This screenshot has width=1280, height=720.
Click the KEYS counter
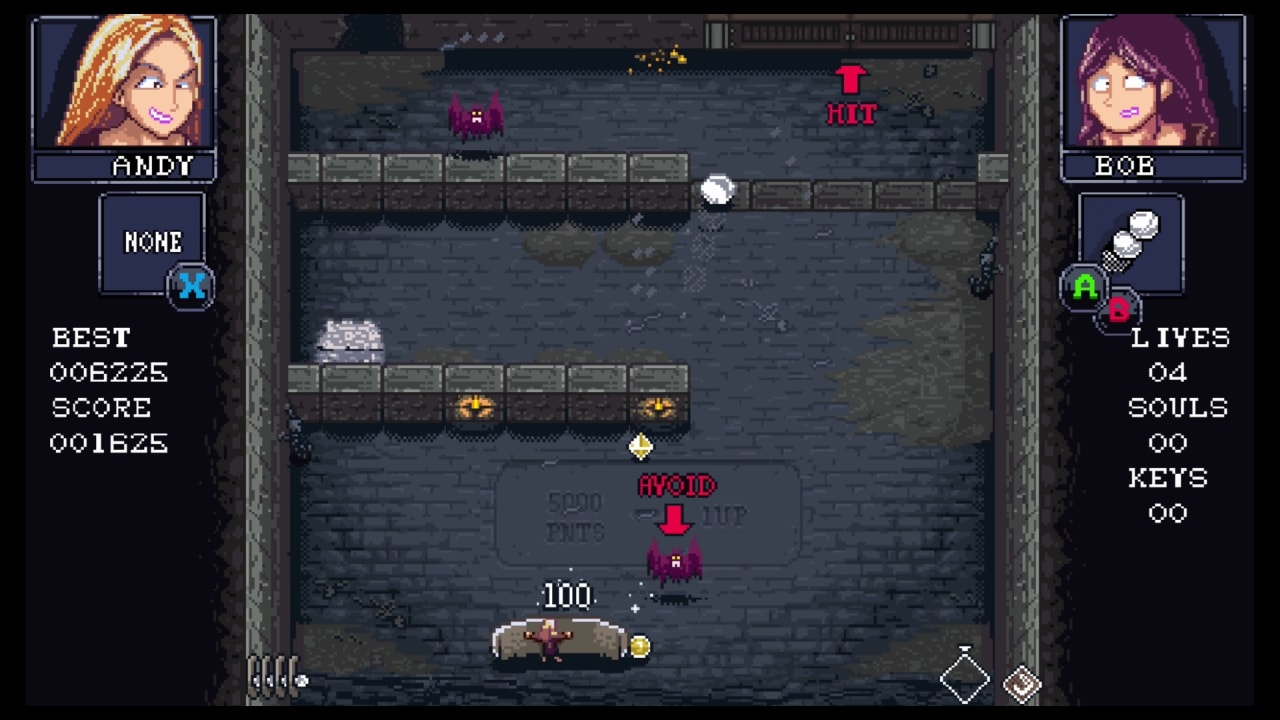(1170, 495)
